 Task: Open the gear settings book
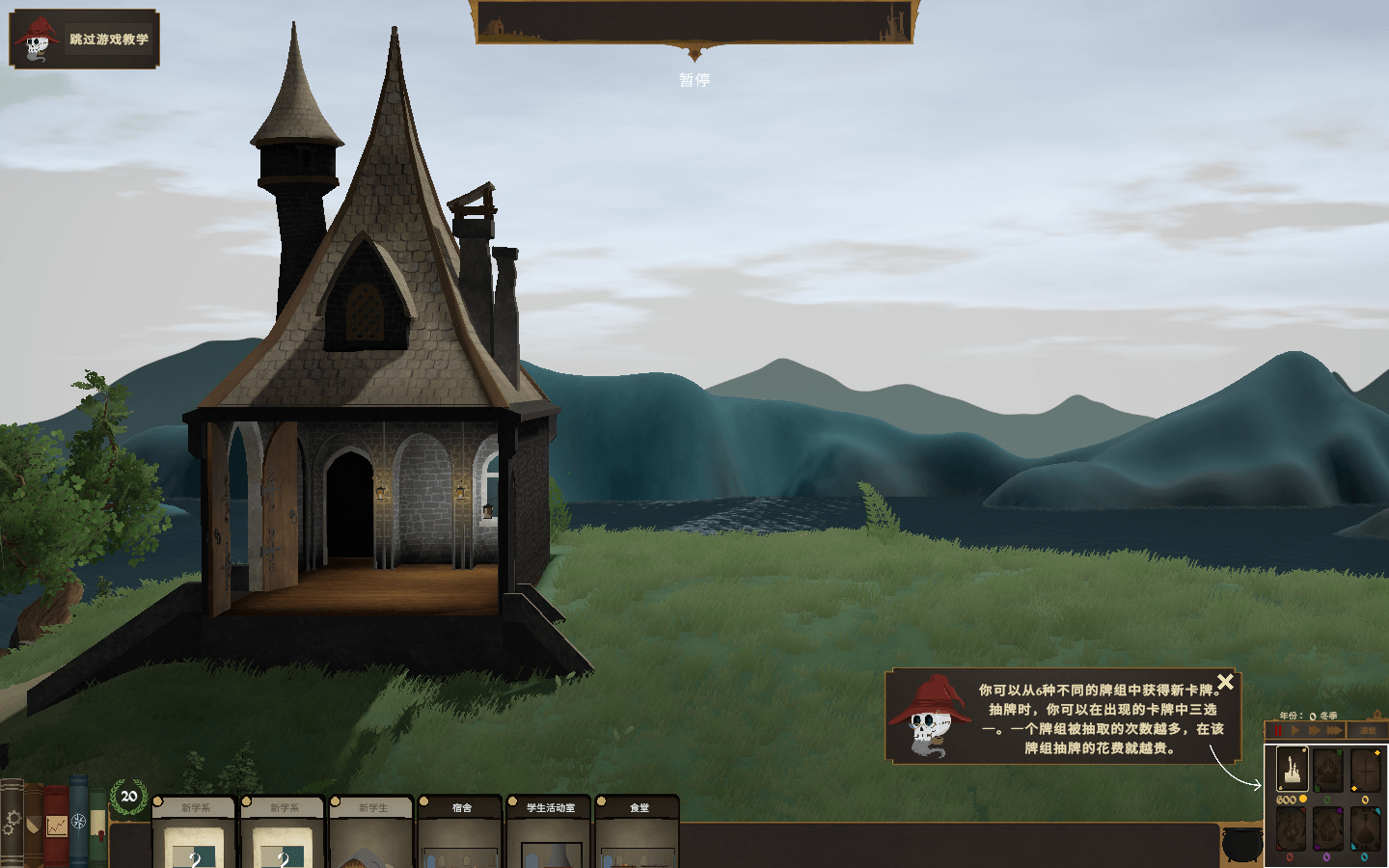[x=12, y=823]
